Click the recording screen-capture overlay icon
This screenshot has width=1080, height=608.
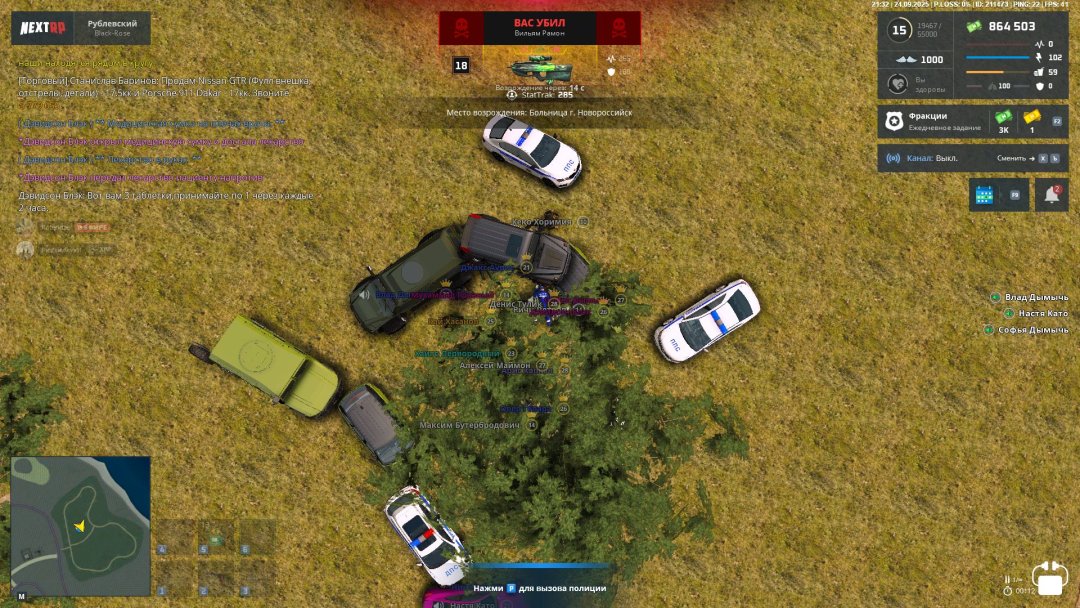point(1051,580)
